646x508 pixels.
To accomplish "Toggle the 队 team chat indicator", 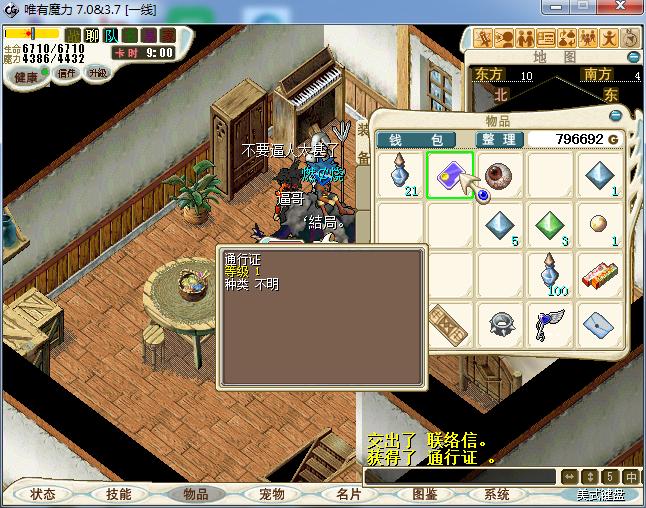I will (x=109, y=36).
